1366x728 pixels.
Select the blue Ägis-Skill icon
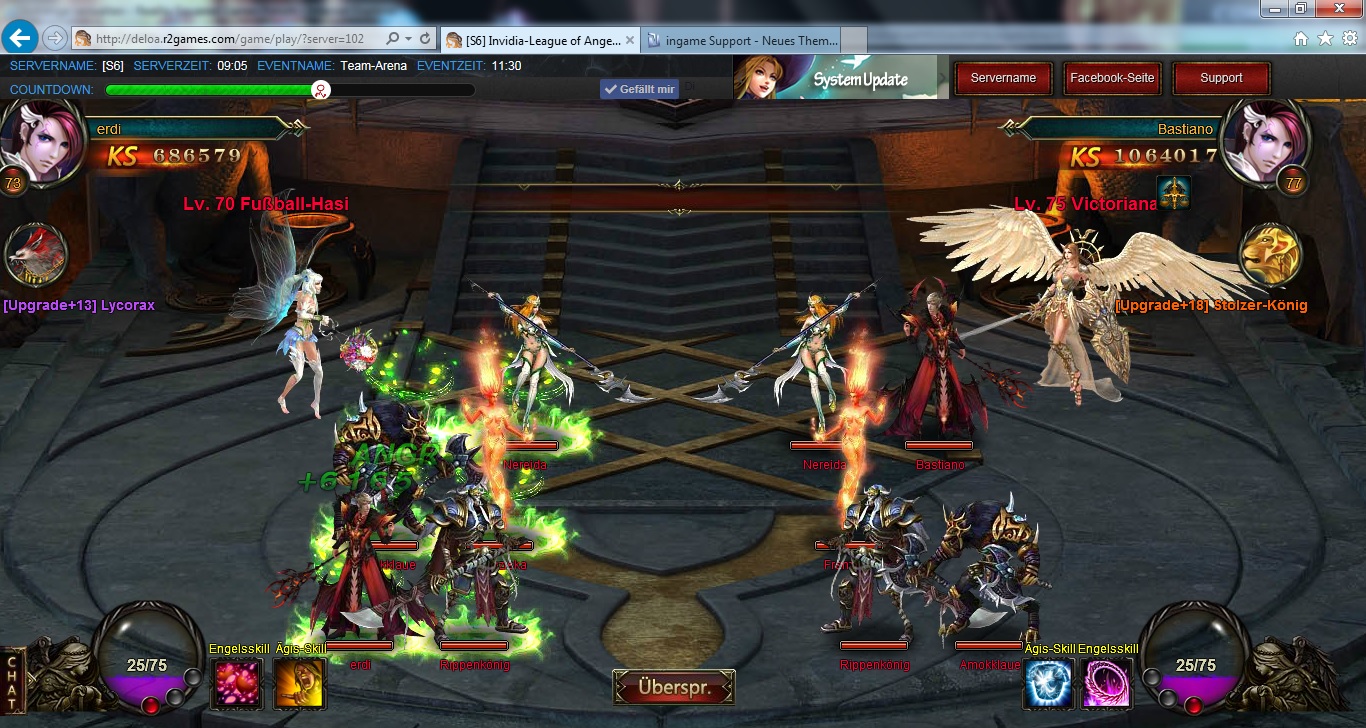[x=1049, y=683]
